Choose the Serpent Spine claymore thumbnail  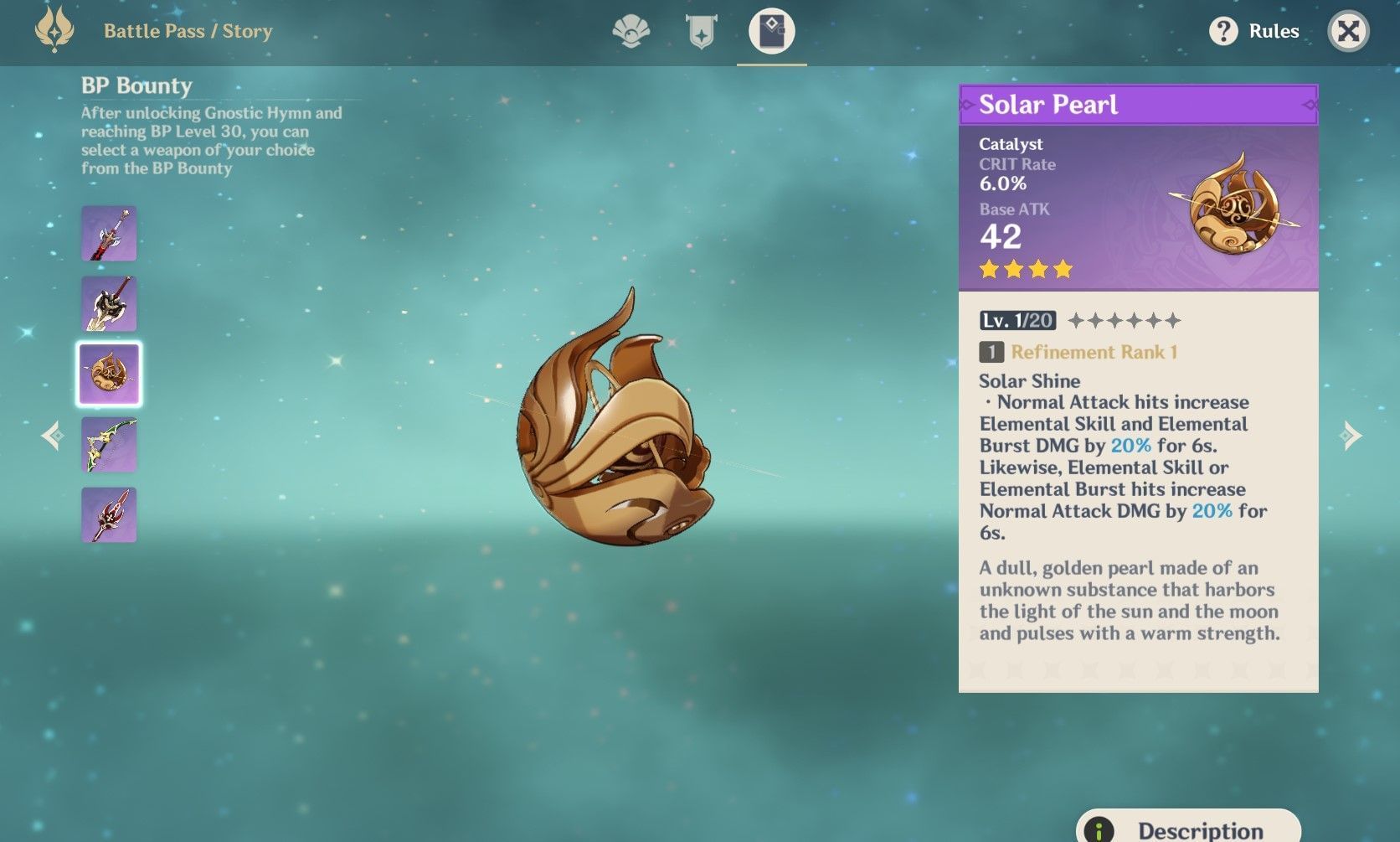click(109, 304)
